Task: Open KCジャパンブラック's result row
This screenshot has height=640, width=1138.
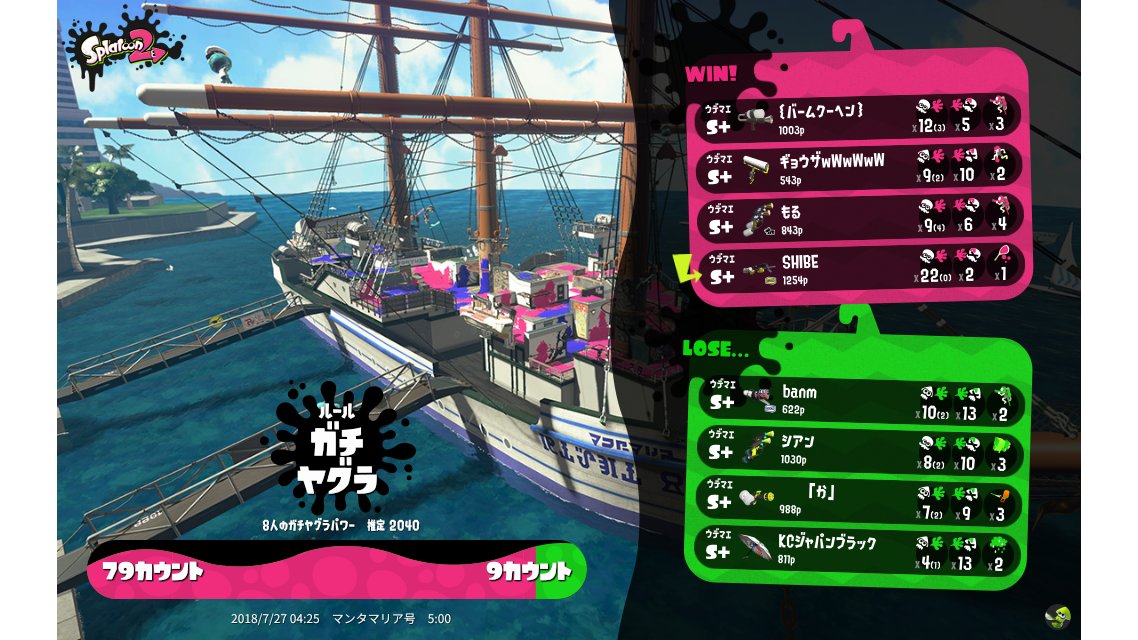Action: tap(858, 550)
